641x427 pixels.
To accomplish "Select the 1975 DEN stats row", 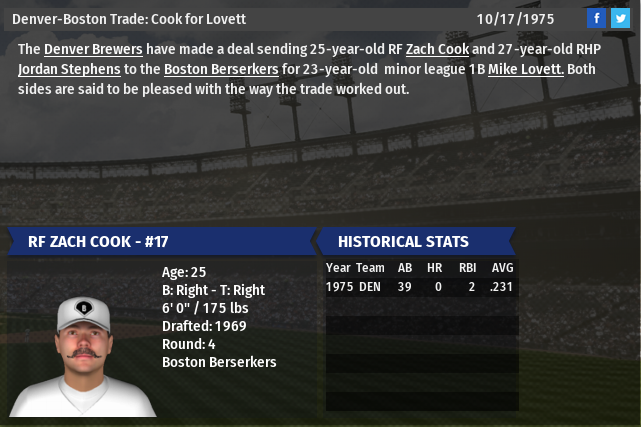I will coord(421,287).
